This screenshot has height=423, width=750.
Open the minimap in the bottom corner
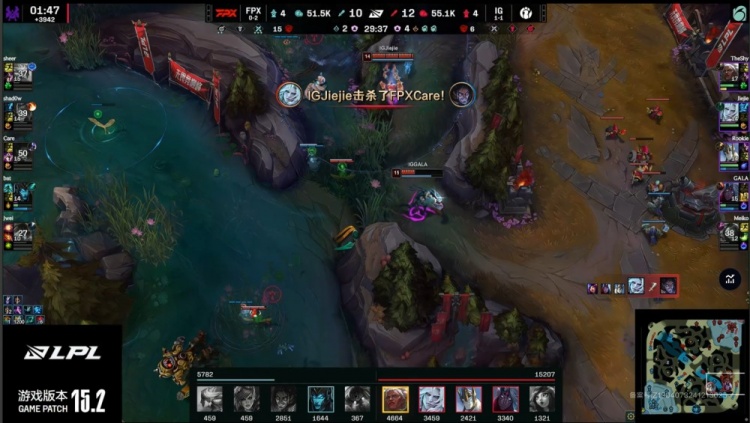point(691,366)
